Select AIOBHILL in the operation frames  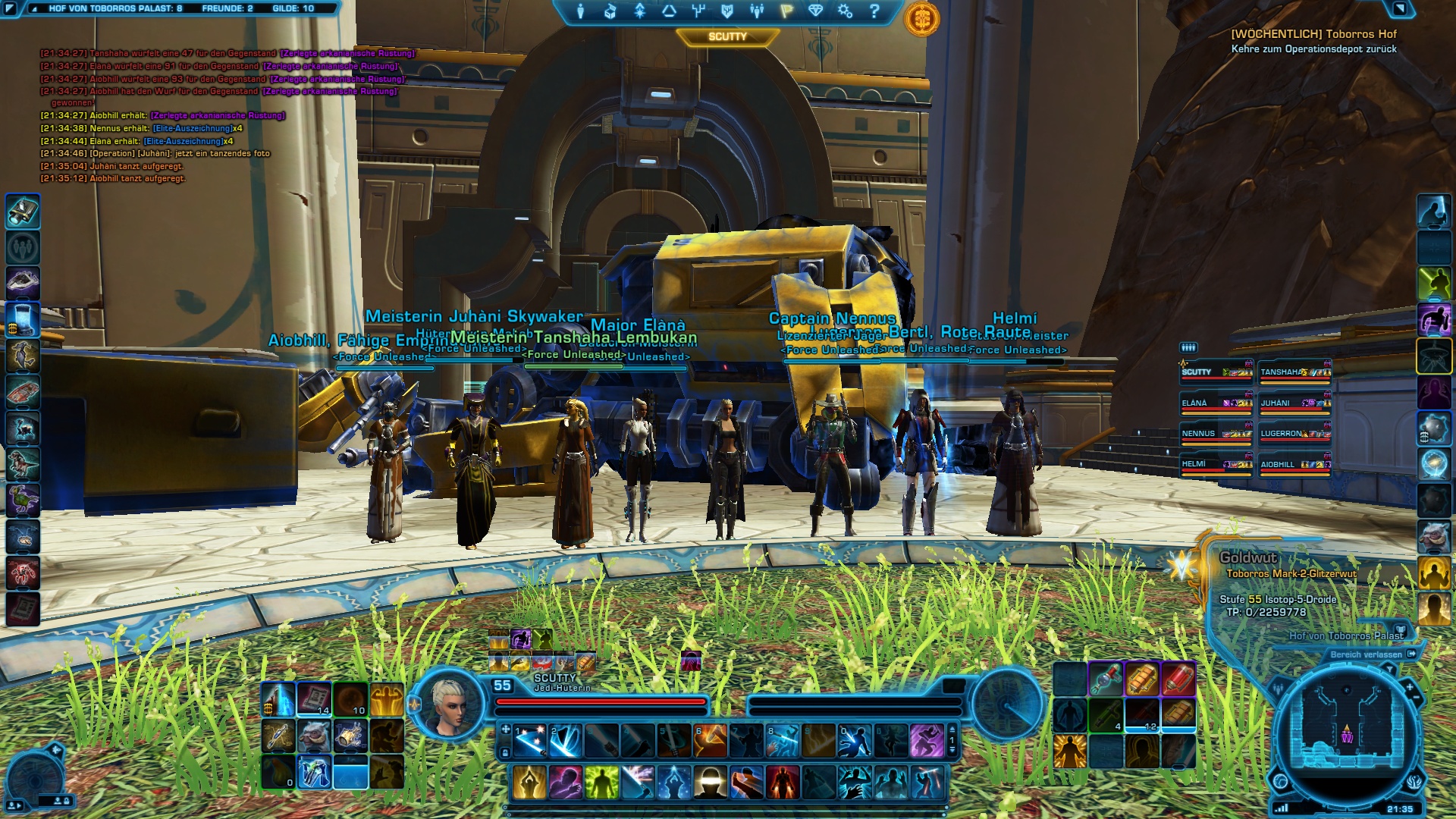(x=1294, y=465)
